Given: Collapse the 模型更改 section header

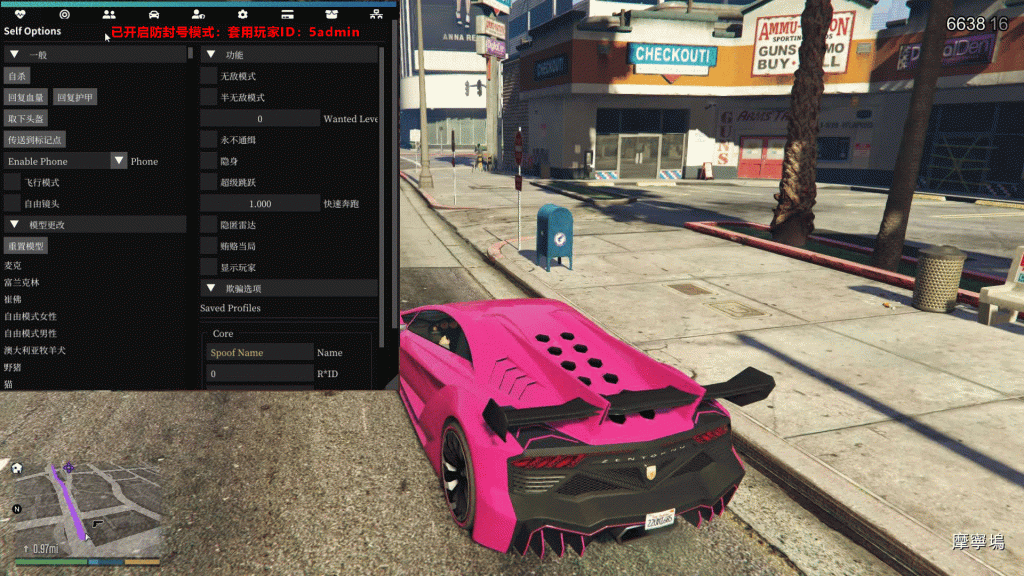Looking at the screenshot, I should pos(14,225).
